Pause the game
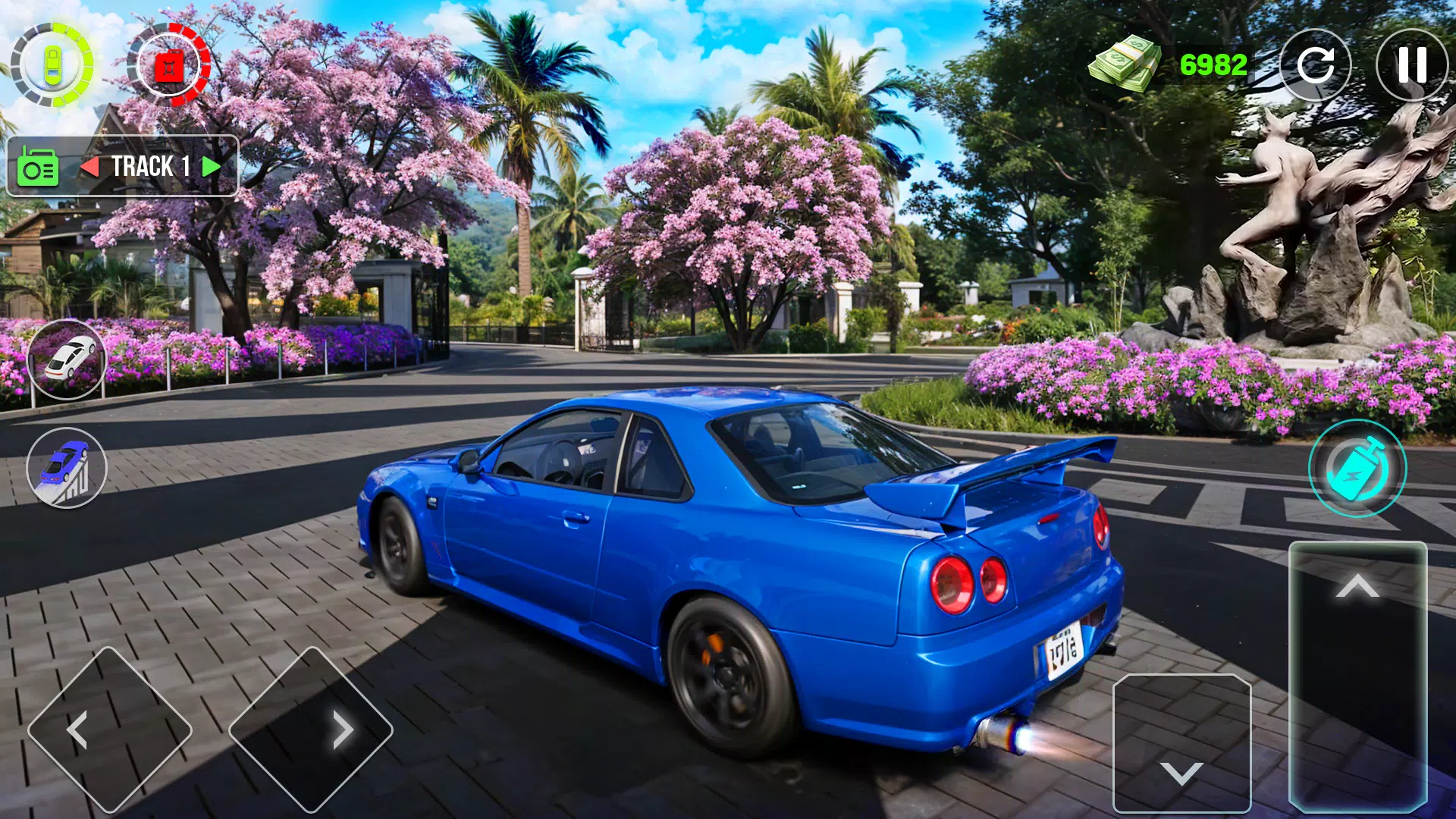This screenshot has width=1456, height=819. coord(1412,65)
